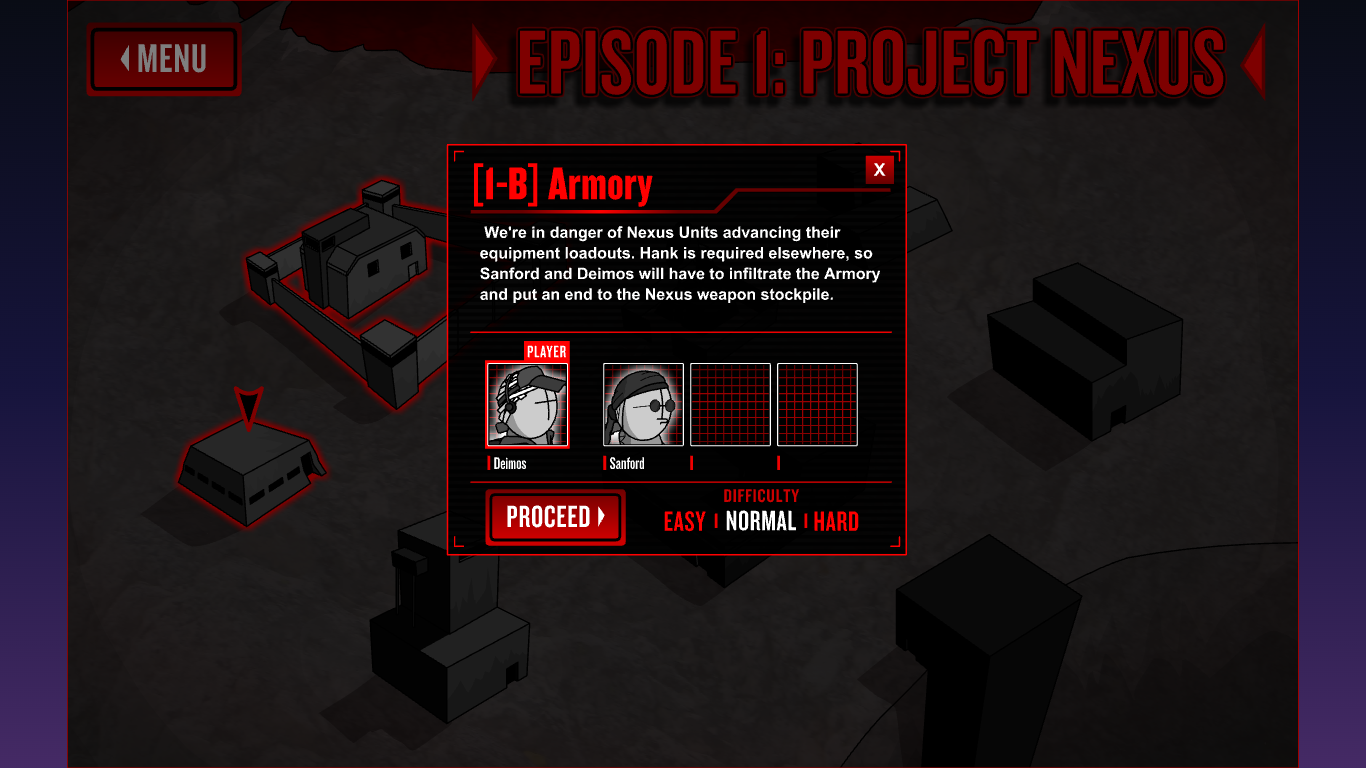This screenshot has width=1366, height=768.
Task: Select the Sanford character portrait
Action: [642, 405]
